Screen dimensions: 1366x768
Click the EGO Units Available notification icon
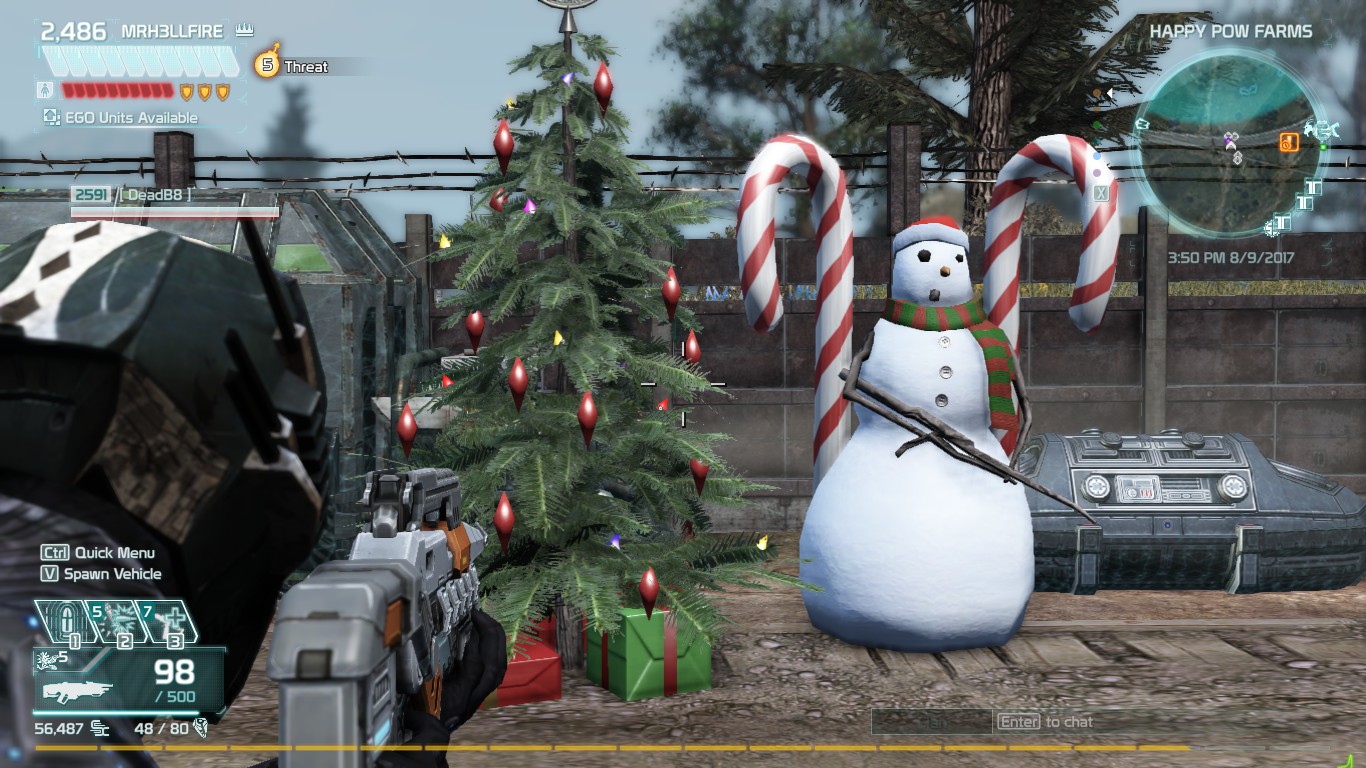coord(49,115)
